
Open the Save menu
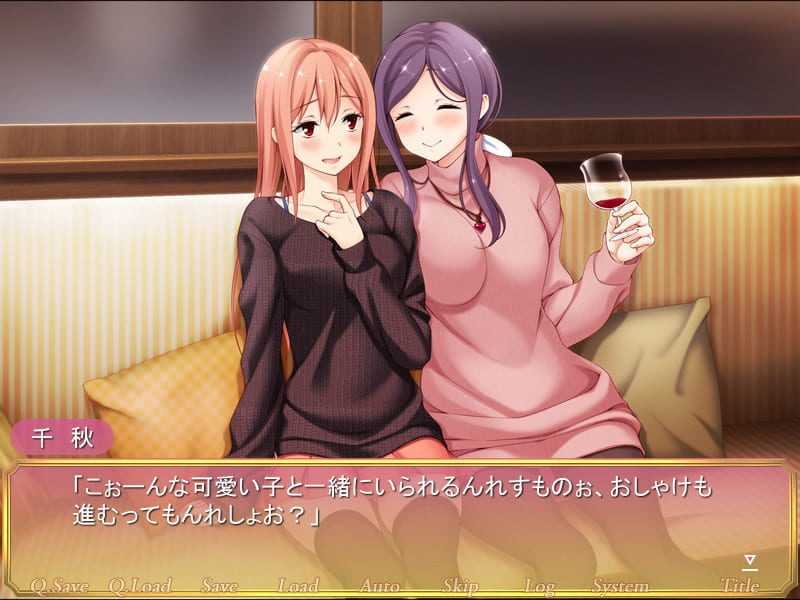[220, 586]
